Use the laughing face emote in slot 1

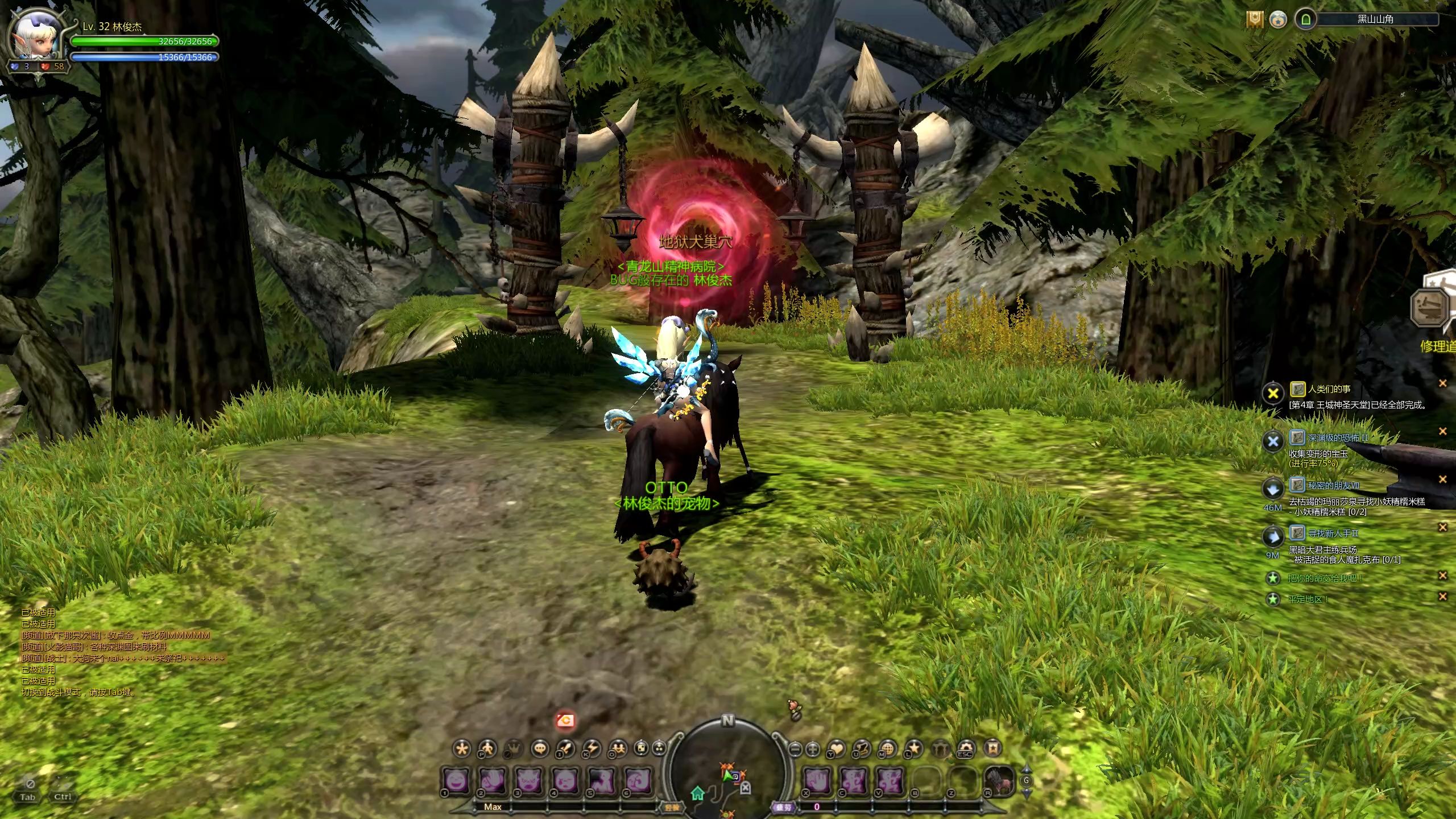457,780
